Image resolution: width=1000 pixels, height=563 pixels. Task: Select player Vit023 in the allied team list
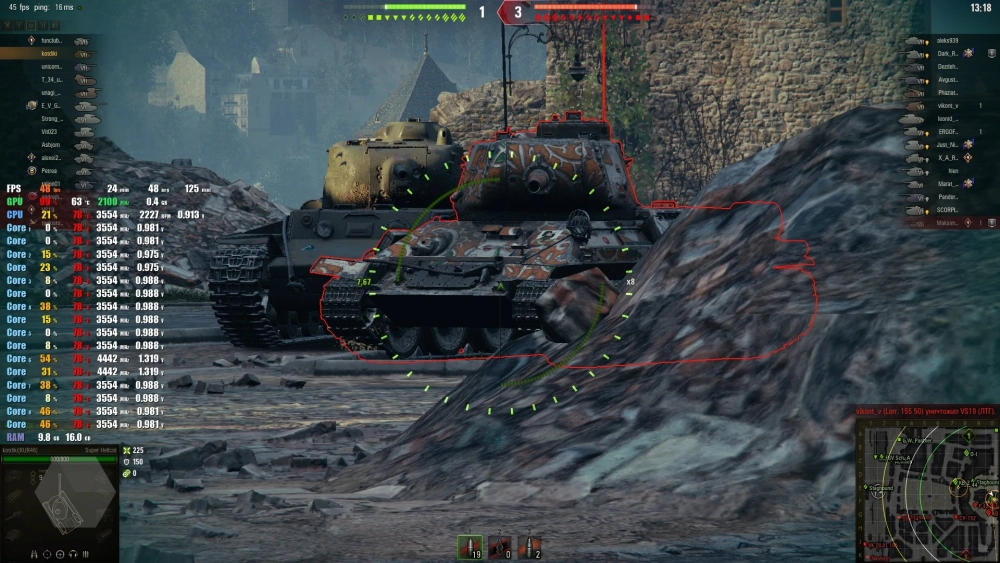[x=50, y=131]
